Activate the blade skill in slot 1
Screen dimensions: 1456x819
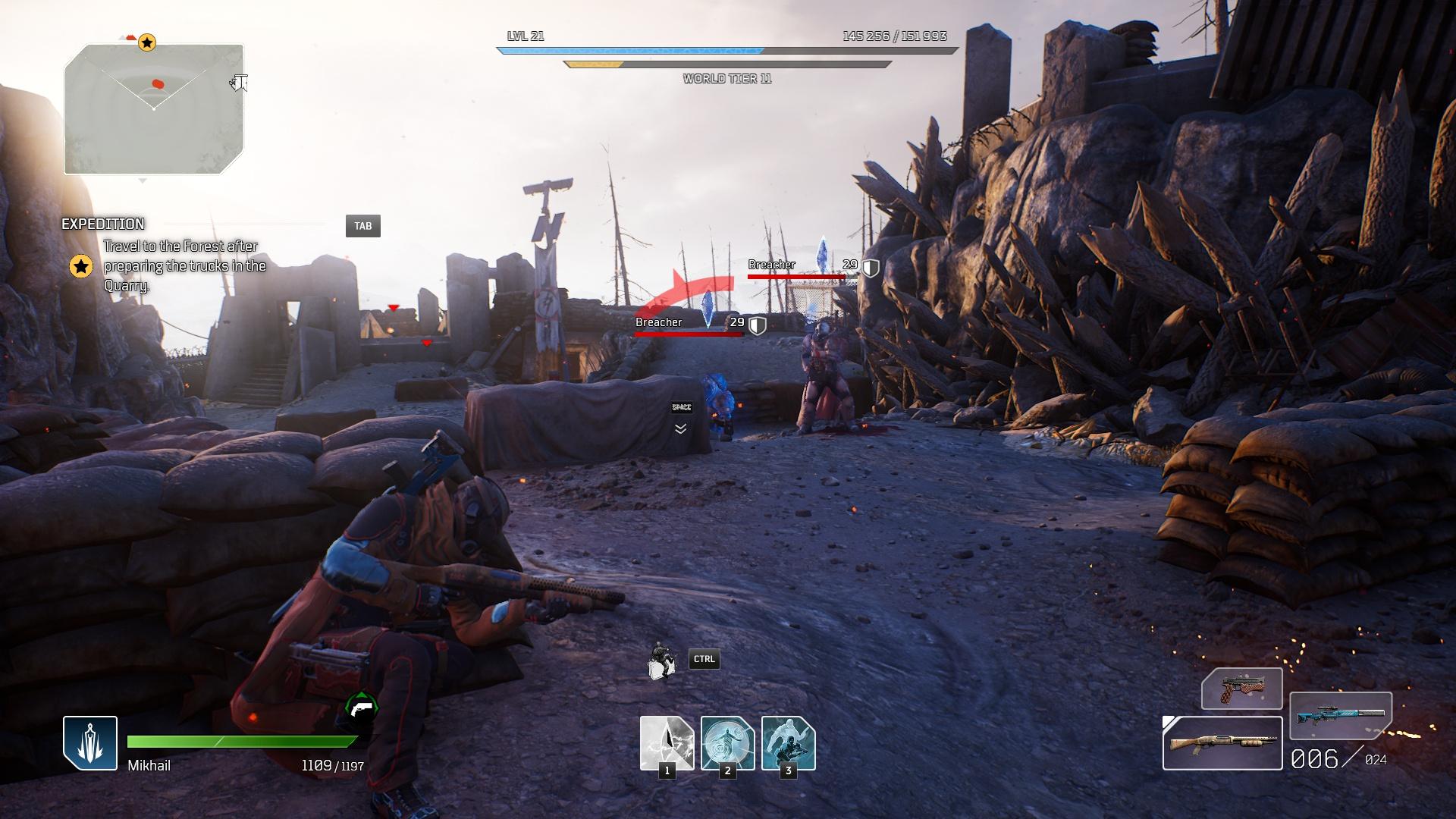667,743
